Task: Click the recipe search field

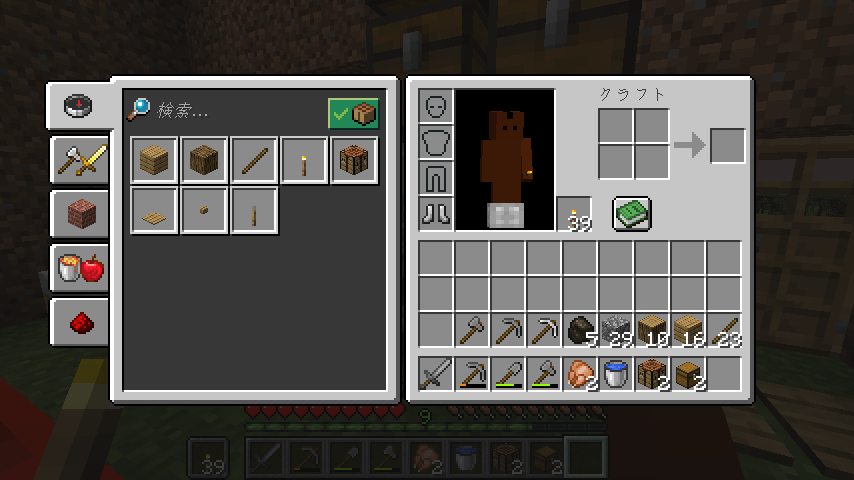Action: click(x=235, y=111)
